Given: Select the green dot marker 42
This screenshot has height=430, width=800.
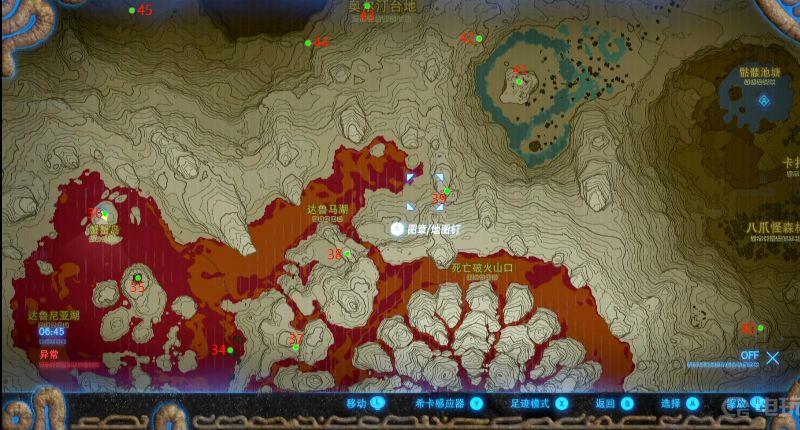Looking at the screenshot, I should (479, 39).
